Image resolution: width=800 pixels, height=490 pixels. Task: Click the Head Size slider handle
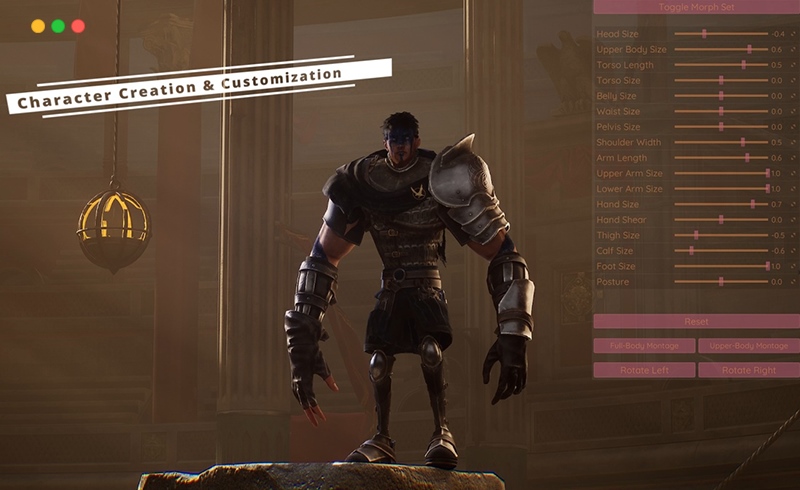pos(704,33)
